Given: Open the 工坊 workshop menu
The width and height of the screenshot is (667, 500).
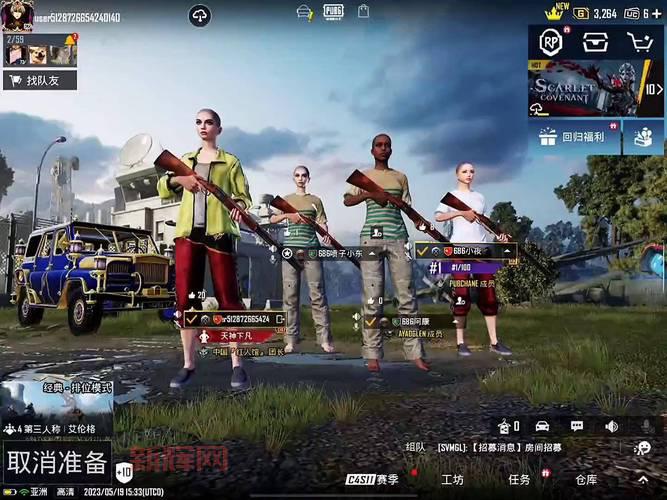Looking at the screenshot, I should (x=452, y=479).
